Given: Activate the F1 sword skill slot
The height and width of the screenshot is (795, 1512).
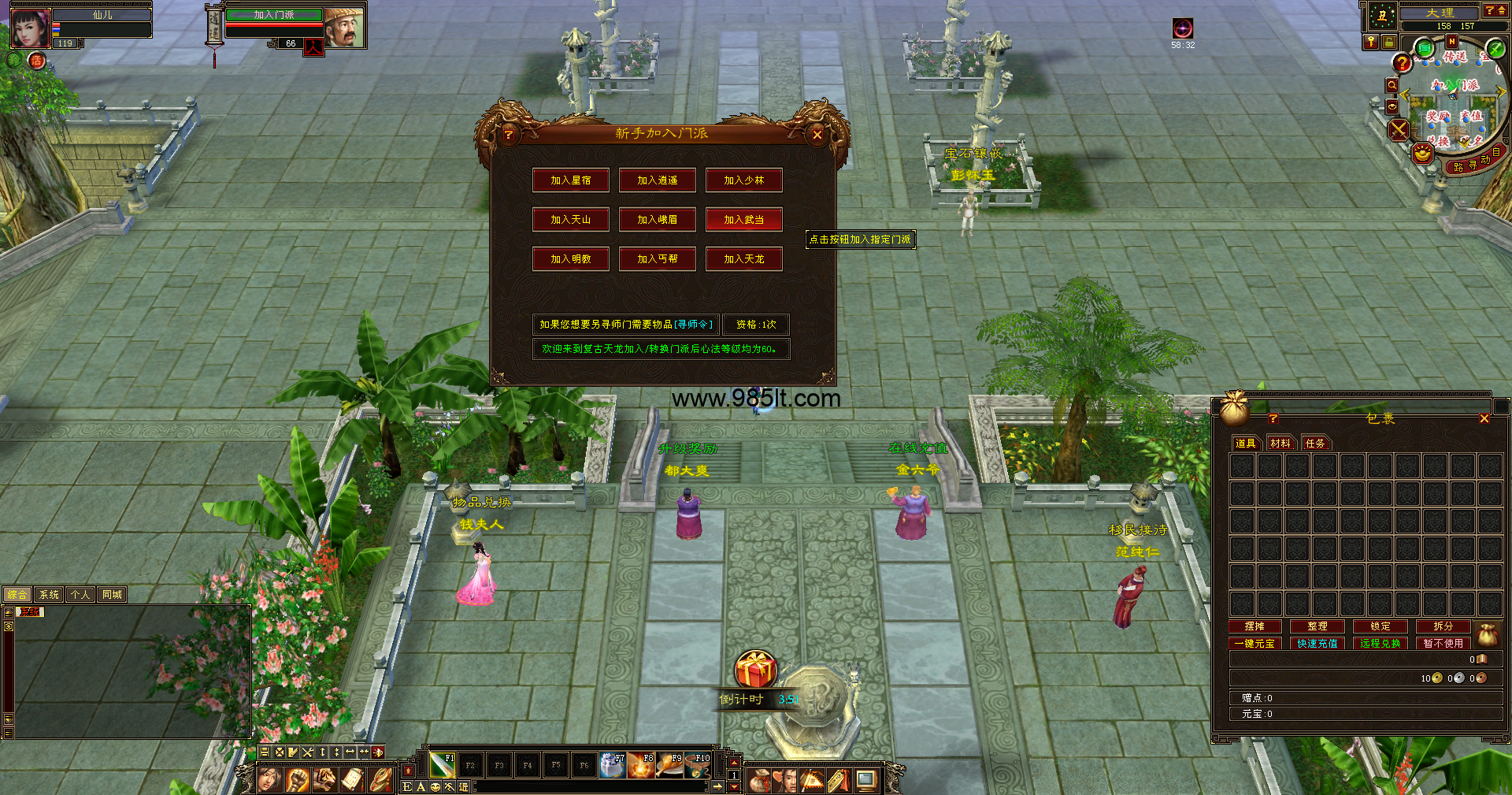Looking at the screenshot, I should click(442, 764).
